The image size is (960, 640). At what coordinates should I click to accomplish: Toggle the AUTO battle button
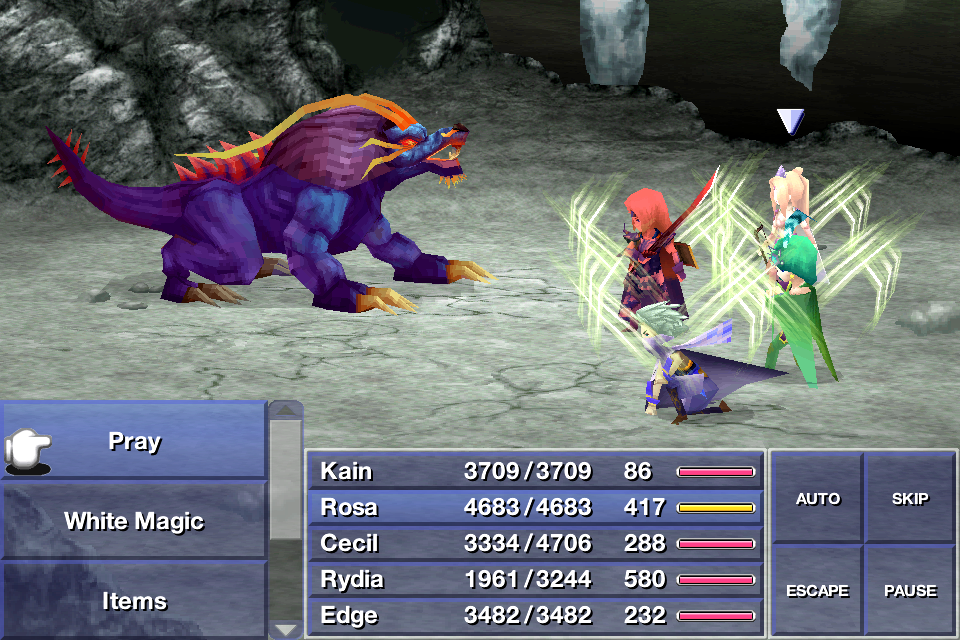pyautogui.click(x=817, y=499)
